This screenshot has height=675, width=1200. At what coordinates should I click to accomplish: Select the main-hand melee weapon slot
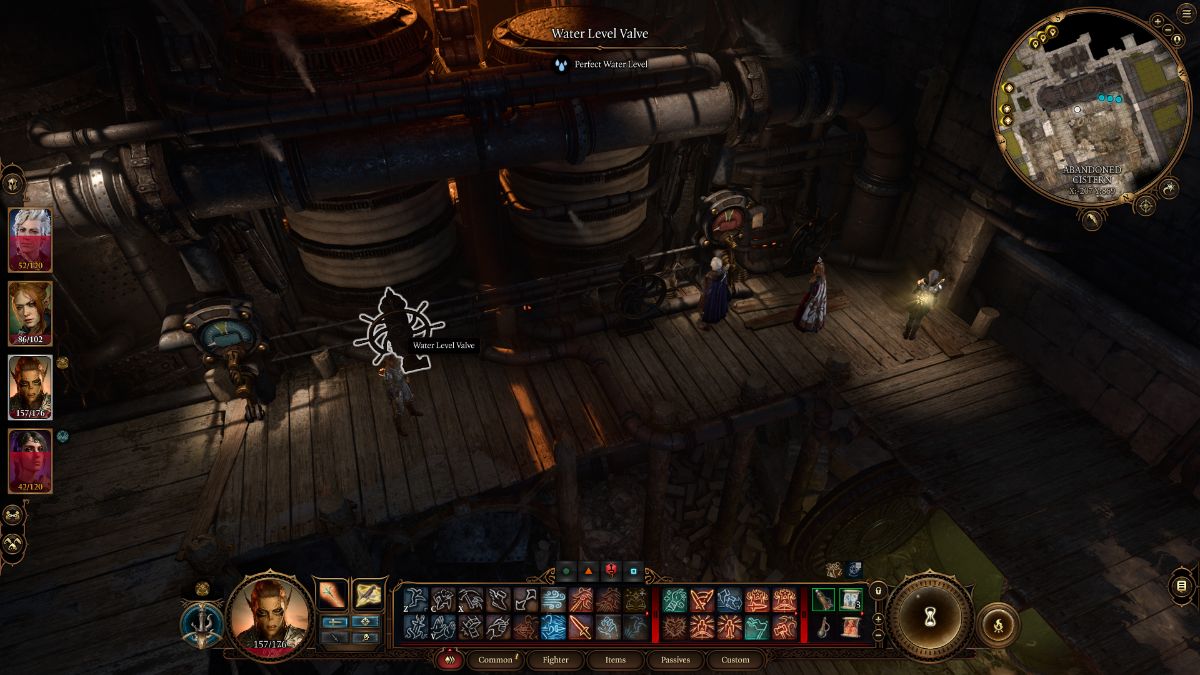(x=332, y=595)
